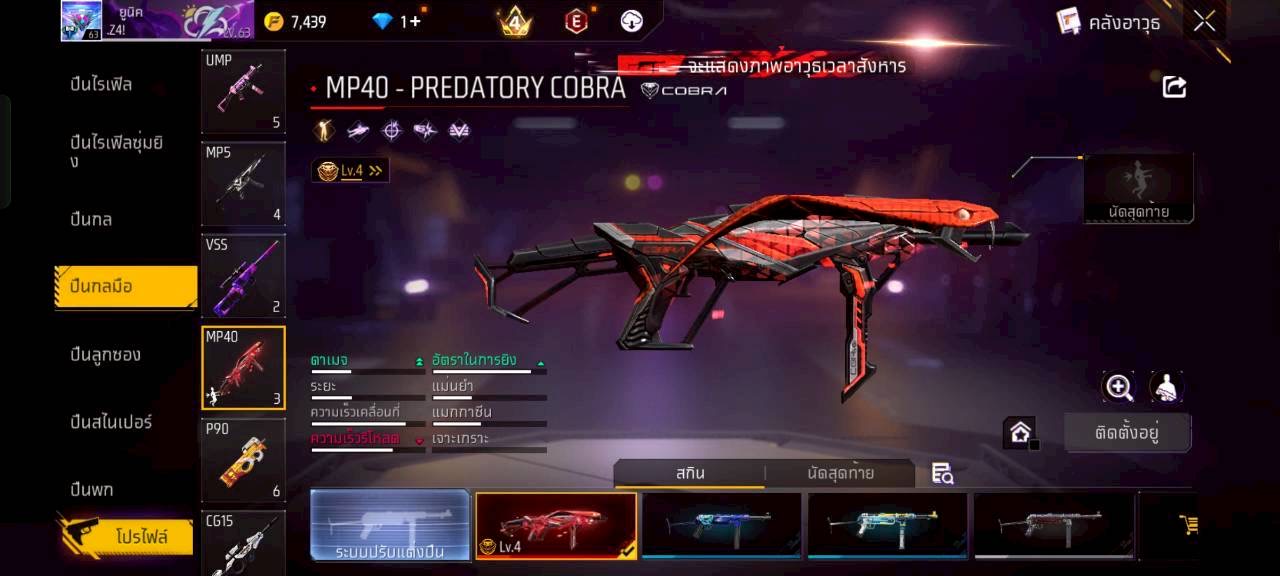Viewport: 1280px width, 576px height.
Task: Expand the Lv.4 skin level badge
Action: tap(350, 171)
